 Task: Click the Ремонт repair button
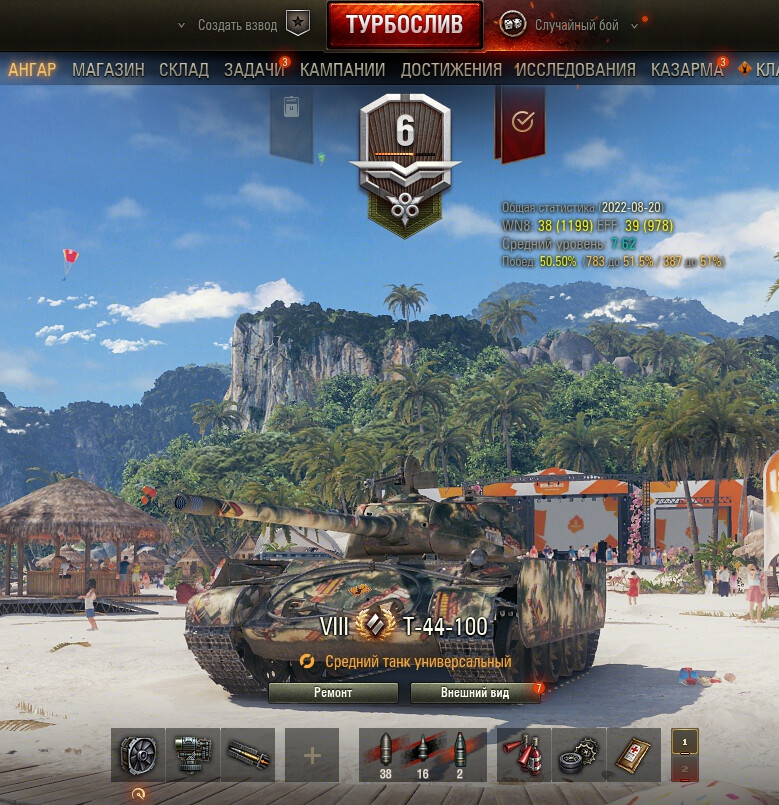coord(333,693)
